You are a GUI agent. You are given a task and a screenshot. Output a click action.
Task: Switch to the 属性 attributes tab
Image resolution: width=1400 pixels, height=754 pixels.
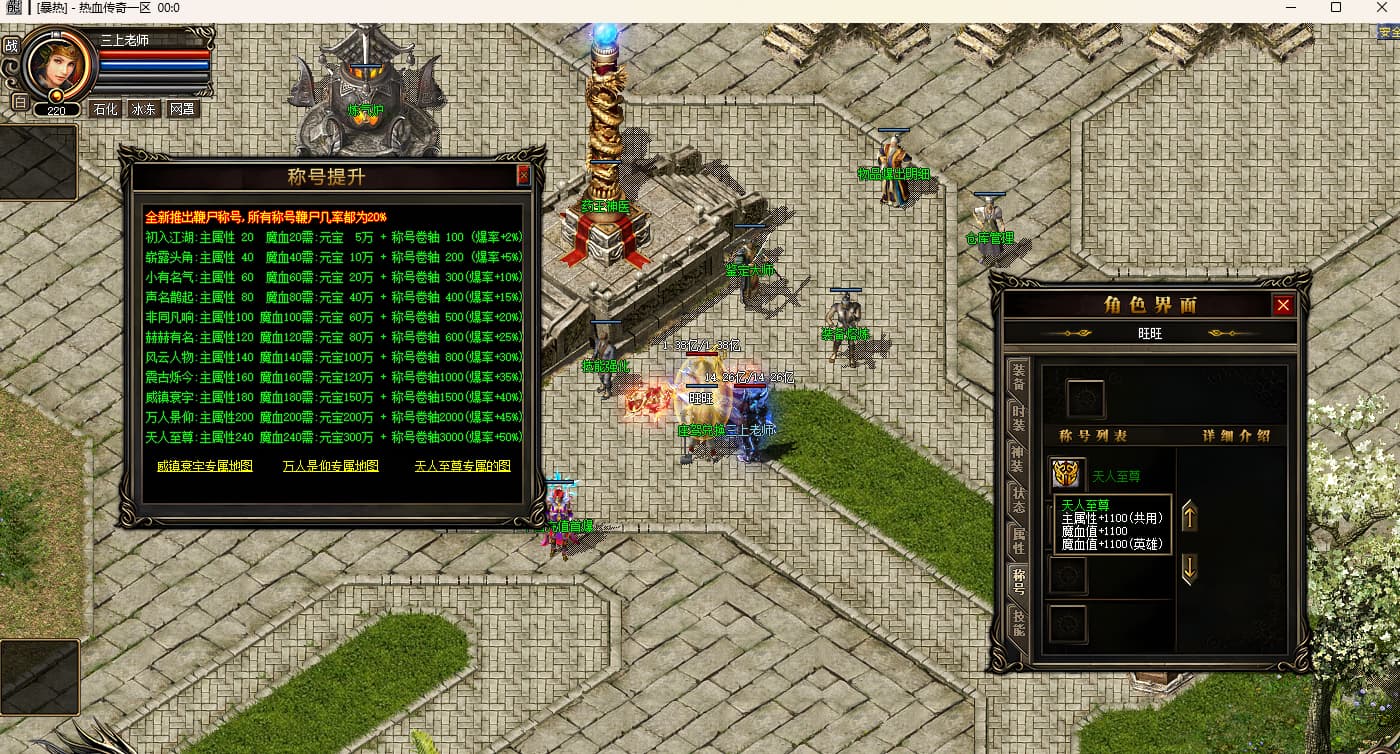coord(1018,541)
